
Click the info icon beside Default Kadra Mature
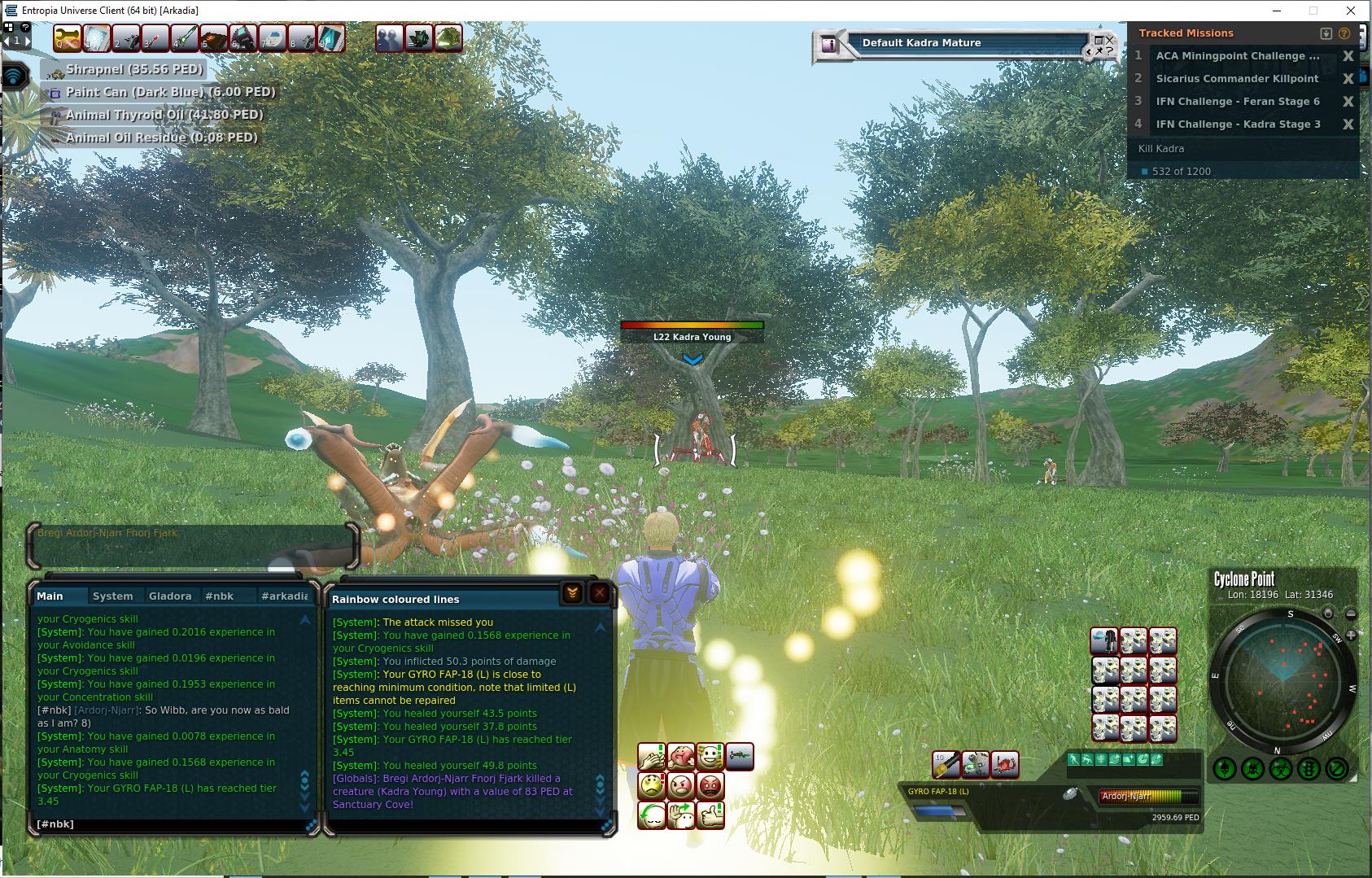tap(828, 45)
